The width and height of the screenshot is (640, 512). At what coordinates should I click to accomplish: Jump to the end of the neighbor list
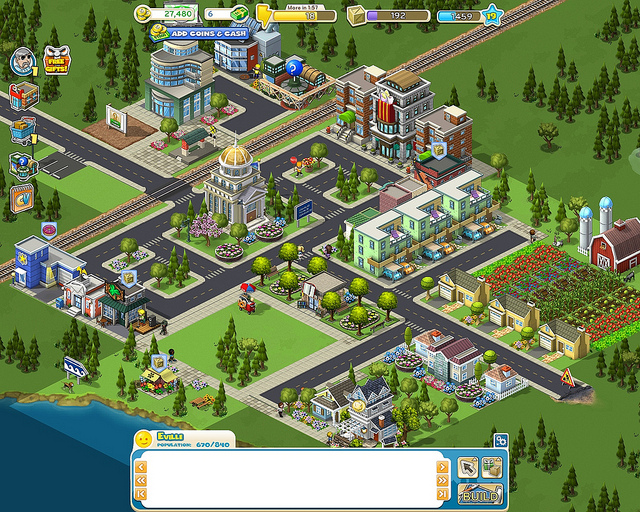[x=442, y=493]
